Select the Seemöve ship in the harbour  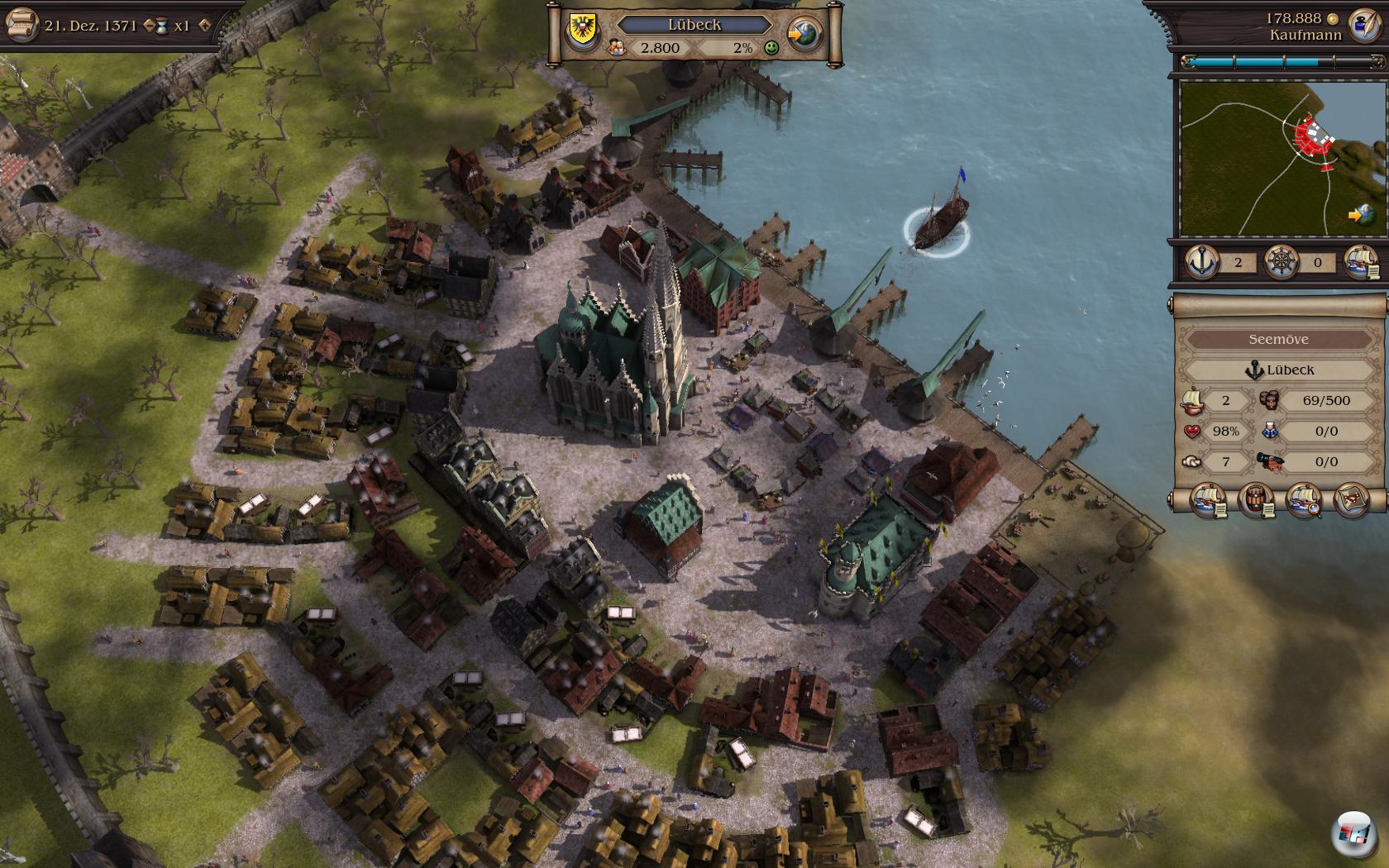939,222
